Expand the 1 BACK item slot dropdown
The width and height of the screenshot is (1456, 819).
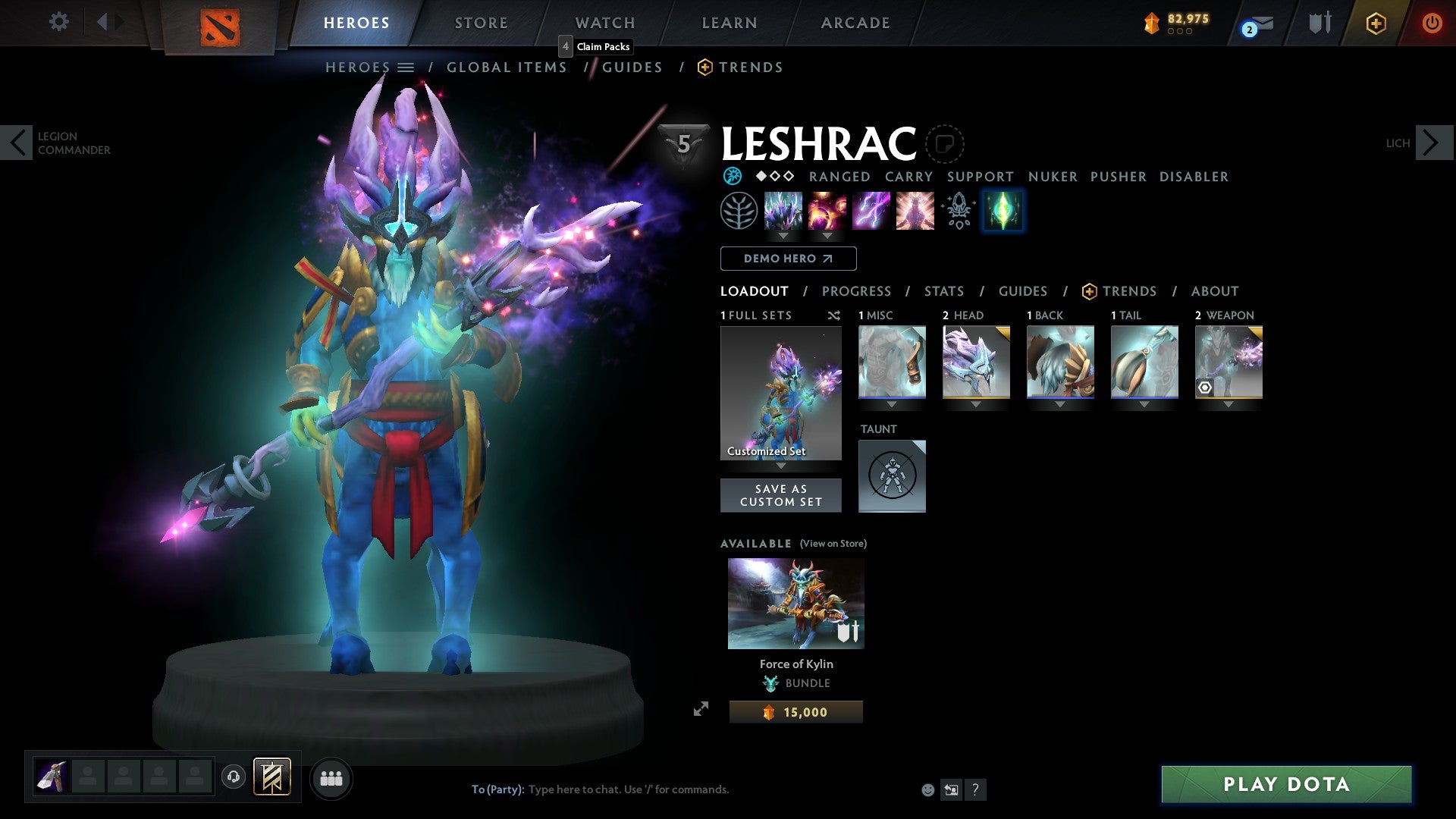pos(1060,404)
